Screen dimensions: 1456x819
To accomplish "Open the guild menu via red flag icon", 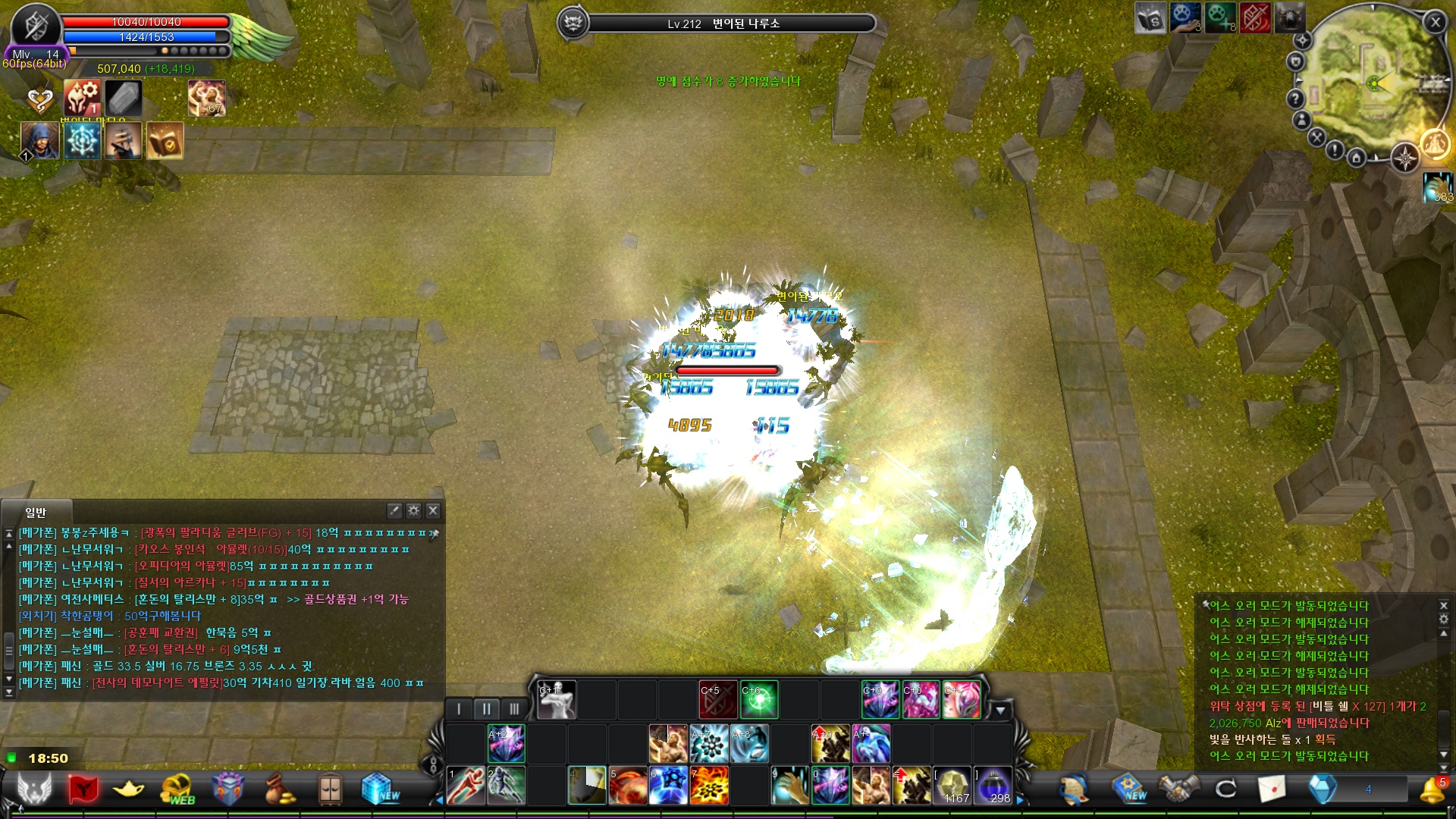I will (84, 787).
